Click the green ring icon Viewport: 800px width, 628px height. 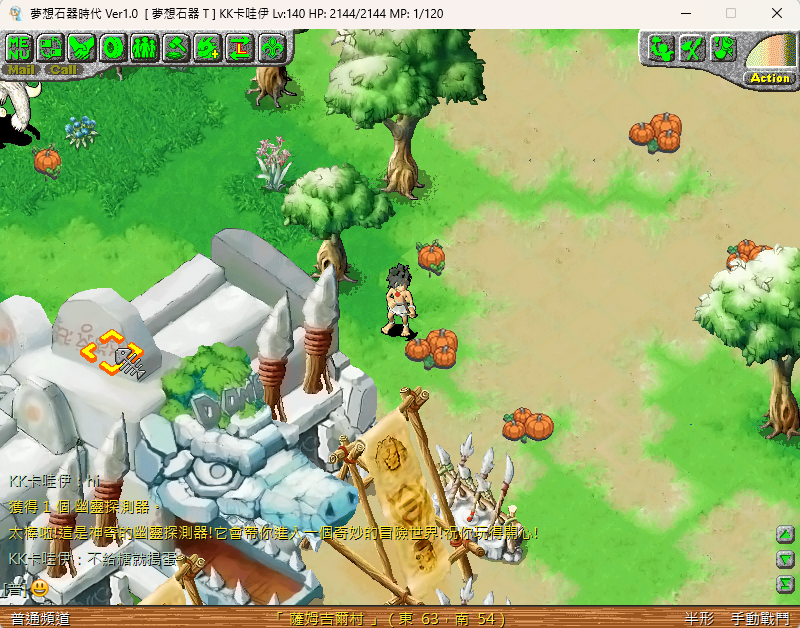113,47
